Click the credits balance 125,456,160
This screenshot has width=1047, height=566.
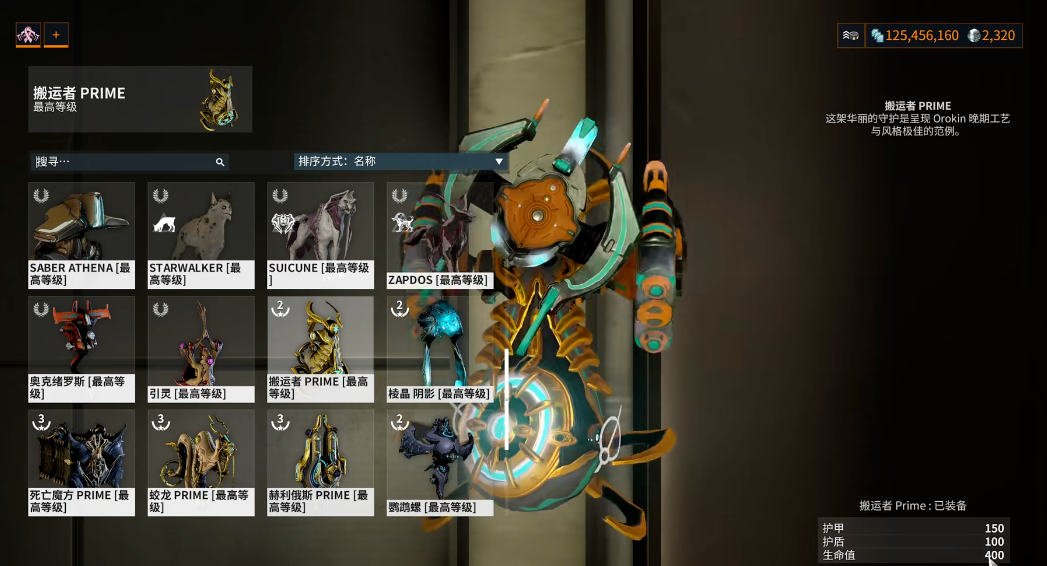click(x=914, y=36)
